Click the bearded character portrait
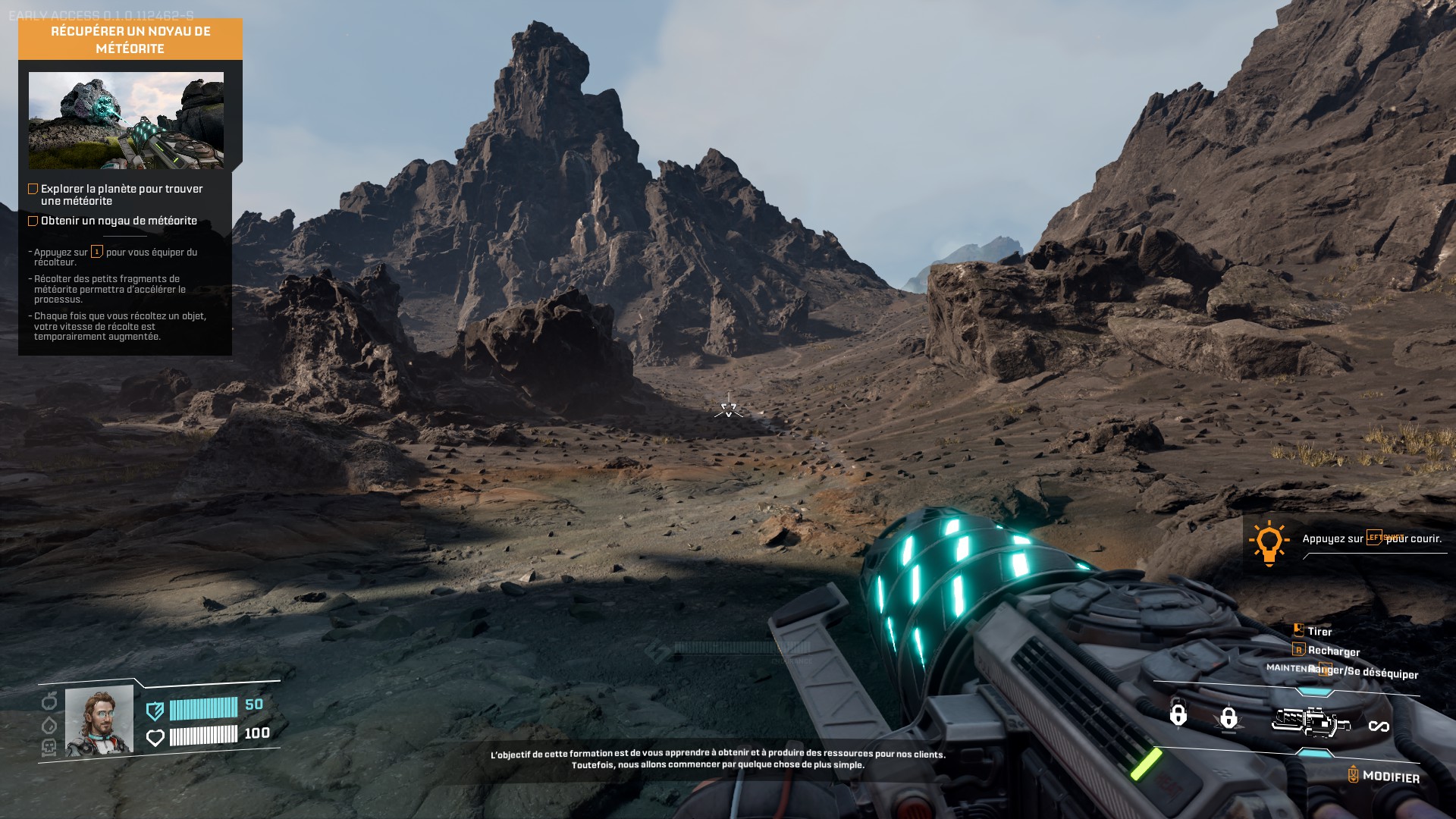 click(x=99, y=720)
